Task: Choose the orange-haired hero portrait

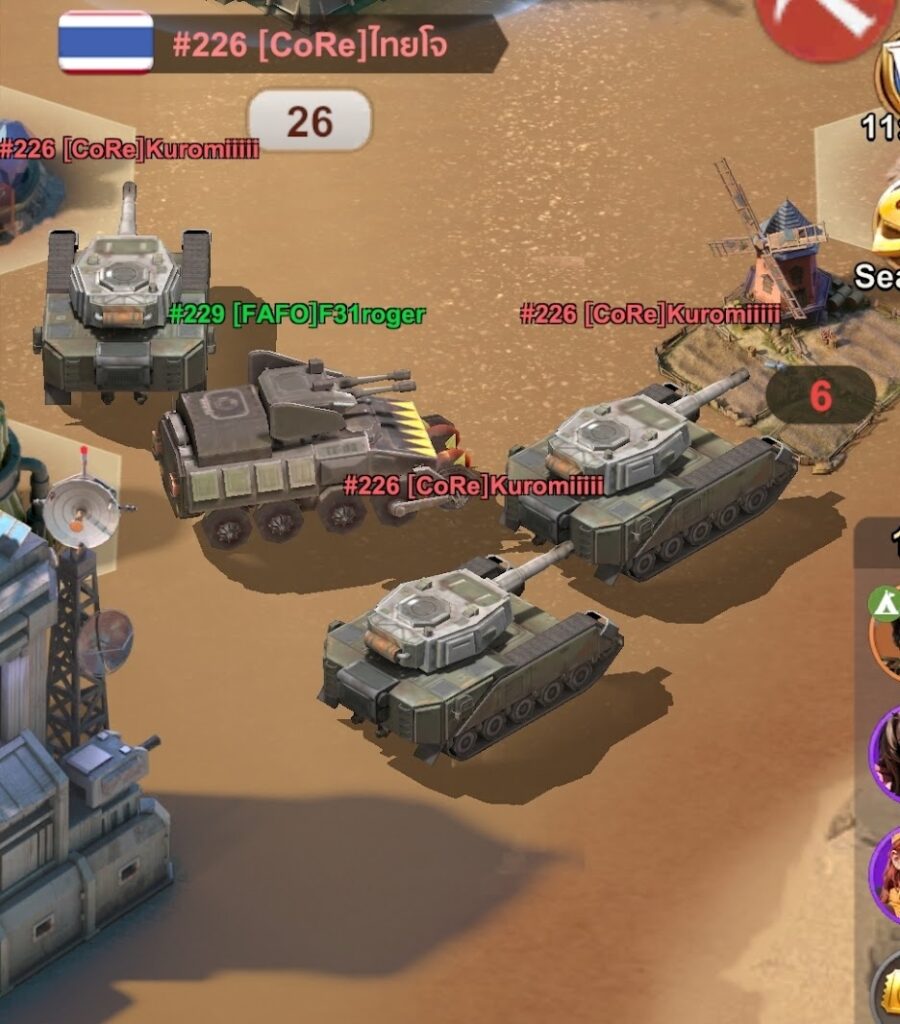Action: (886, 872)
